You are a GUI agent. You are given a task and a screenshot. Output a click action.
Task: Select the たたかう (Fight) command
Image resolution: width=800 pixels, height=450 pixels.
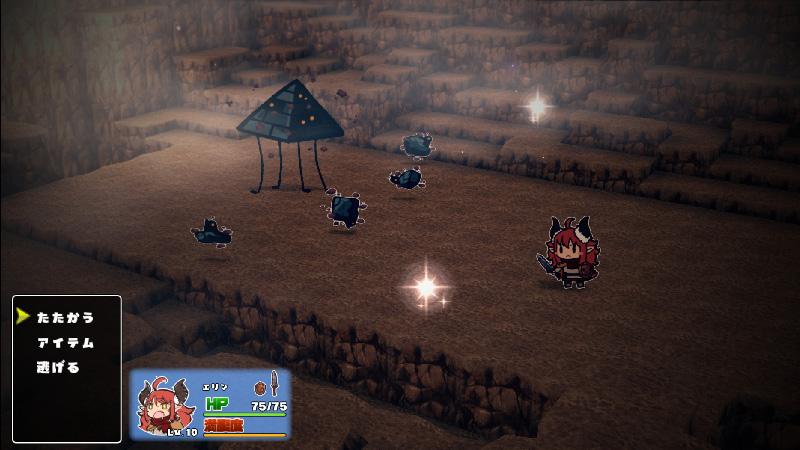click(65, 317)
